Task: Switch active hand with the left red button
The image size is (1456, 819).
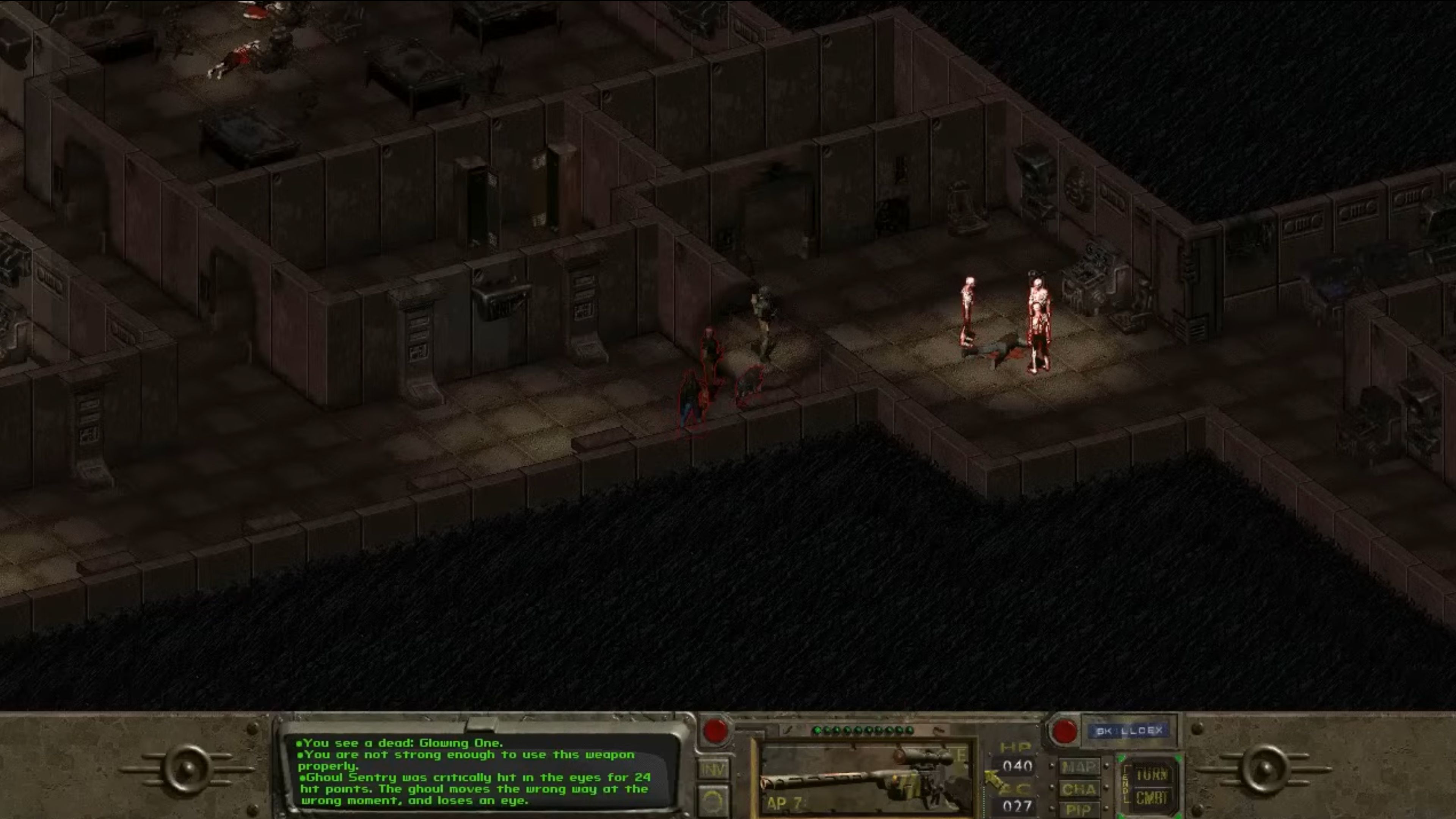Action: (715, 731)
